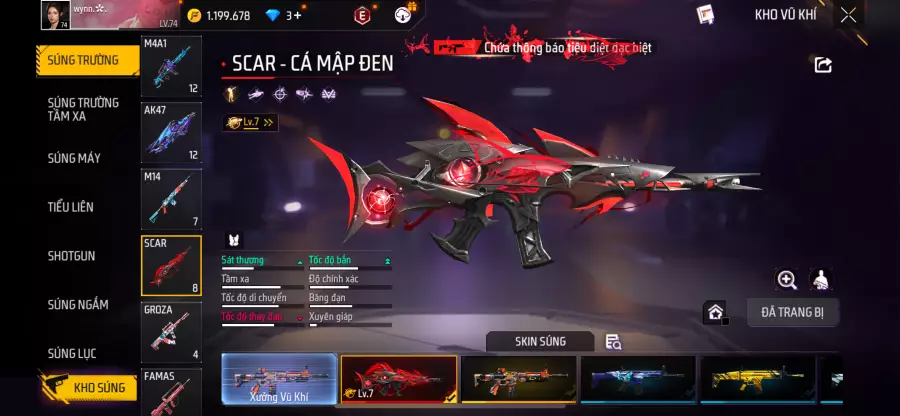900x416 pixels.
Task: Open the Lv.7 skin upgrade badge
Action: pyautogui.click(x=250, y=122)
